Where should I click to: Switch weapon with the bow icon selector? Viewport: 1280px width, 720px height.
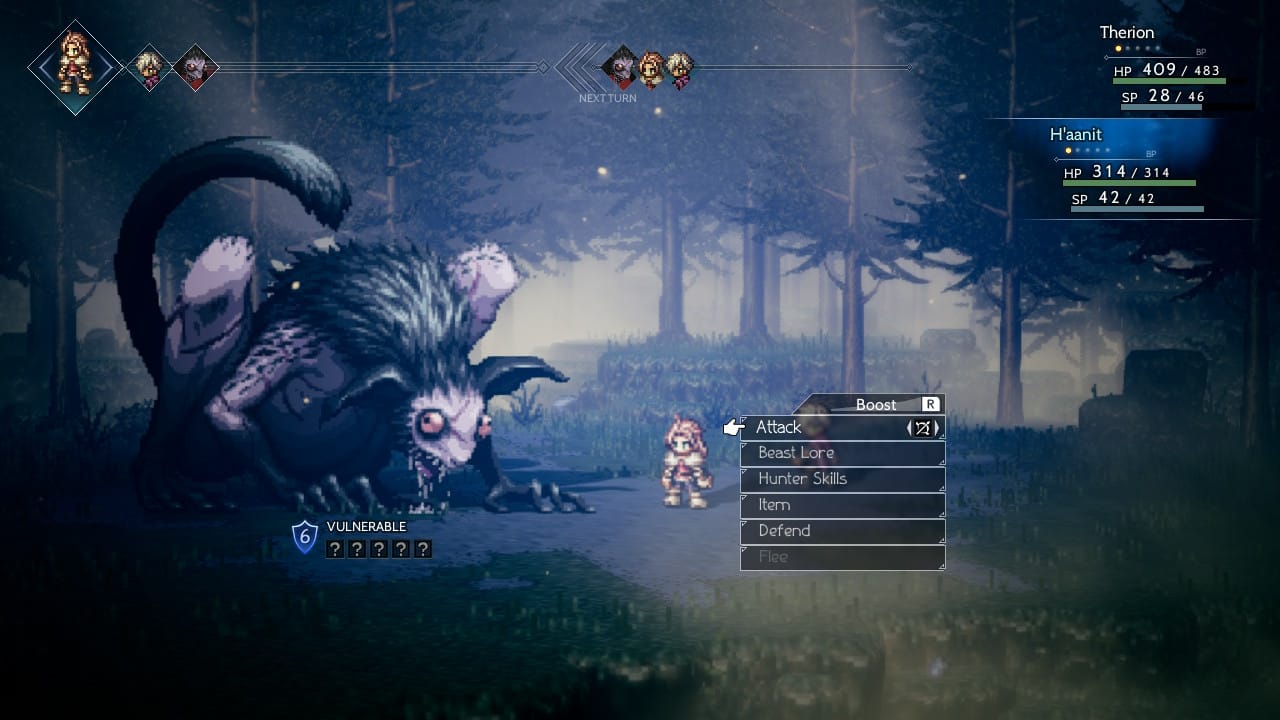point(923,428)
